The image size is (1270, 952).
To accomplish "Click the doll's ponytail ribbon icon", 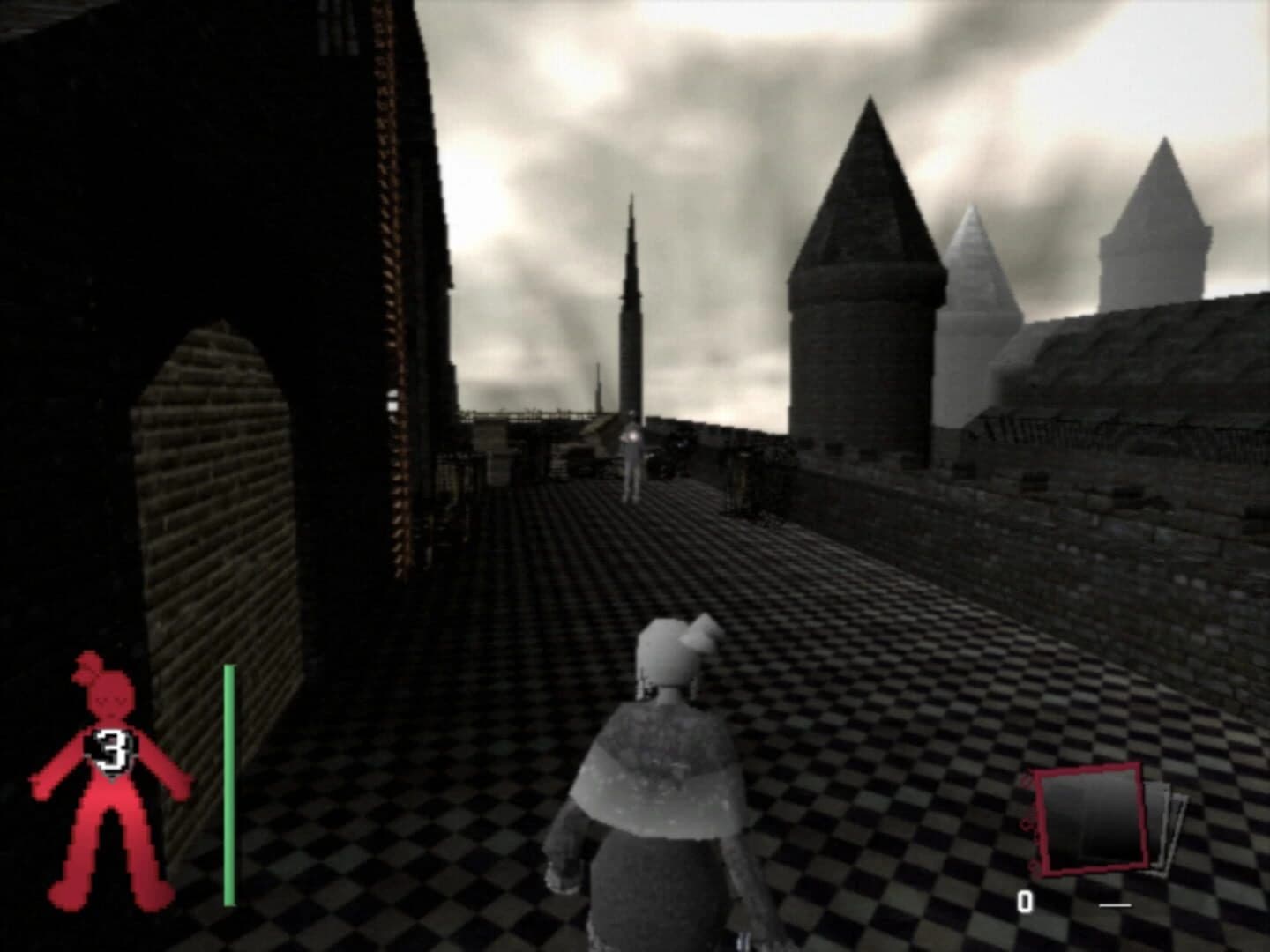I will [x=88, y=670].
